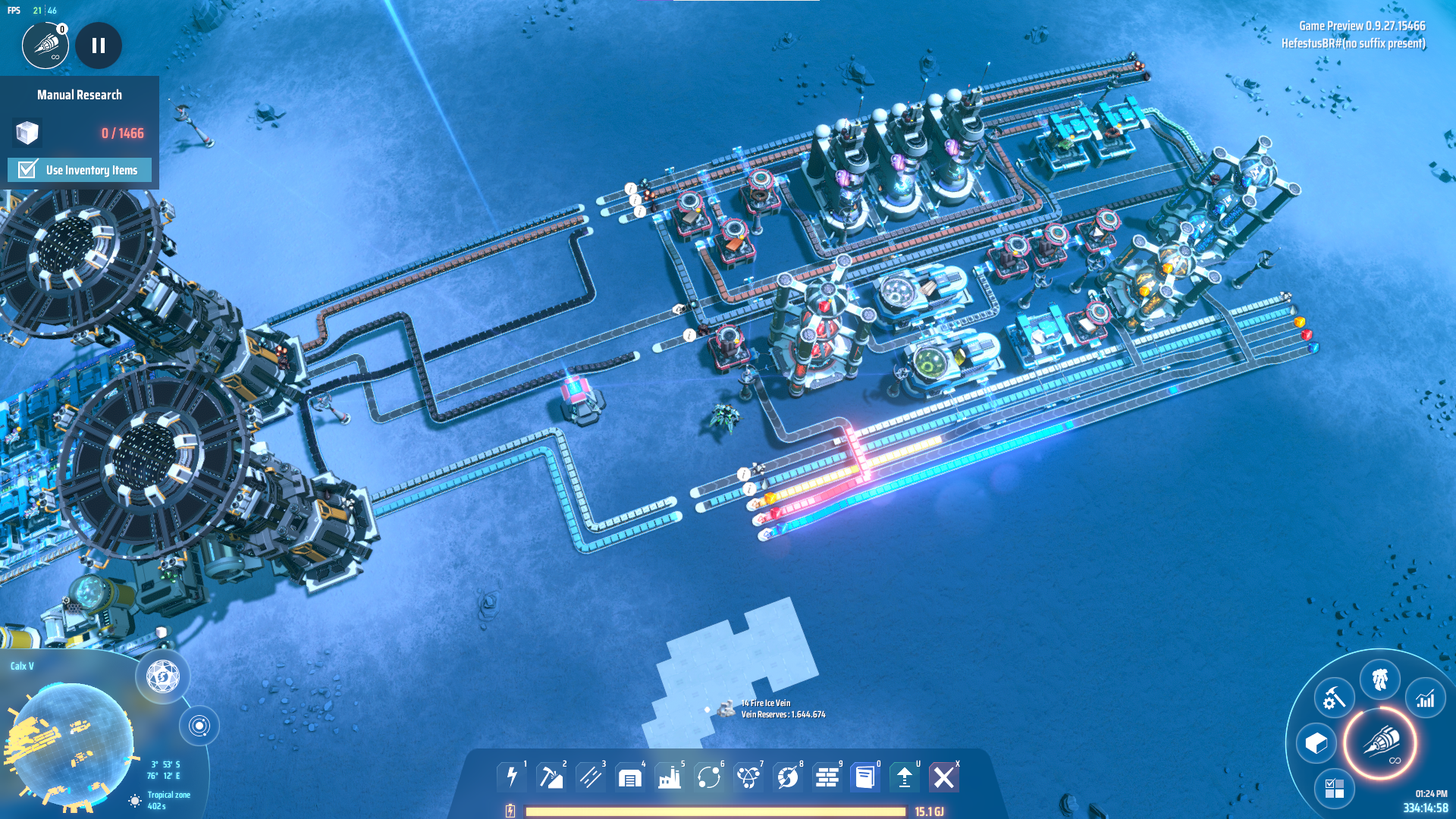Image resolution: width=1456 pixels, height=819 pixels.
Task: Open the storage building category
Action: tap(629, 777)
